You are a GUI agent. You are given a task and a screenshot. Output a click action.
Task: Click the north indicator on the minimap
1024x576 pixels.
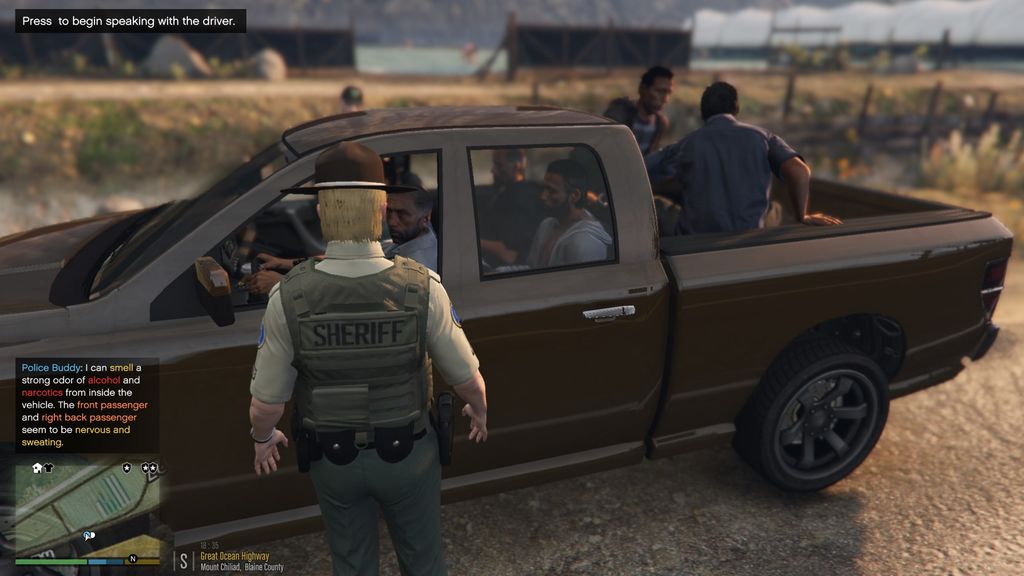134,559
